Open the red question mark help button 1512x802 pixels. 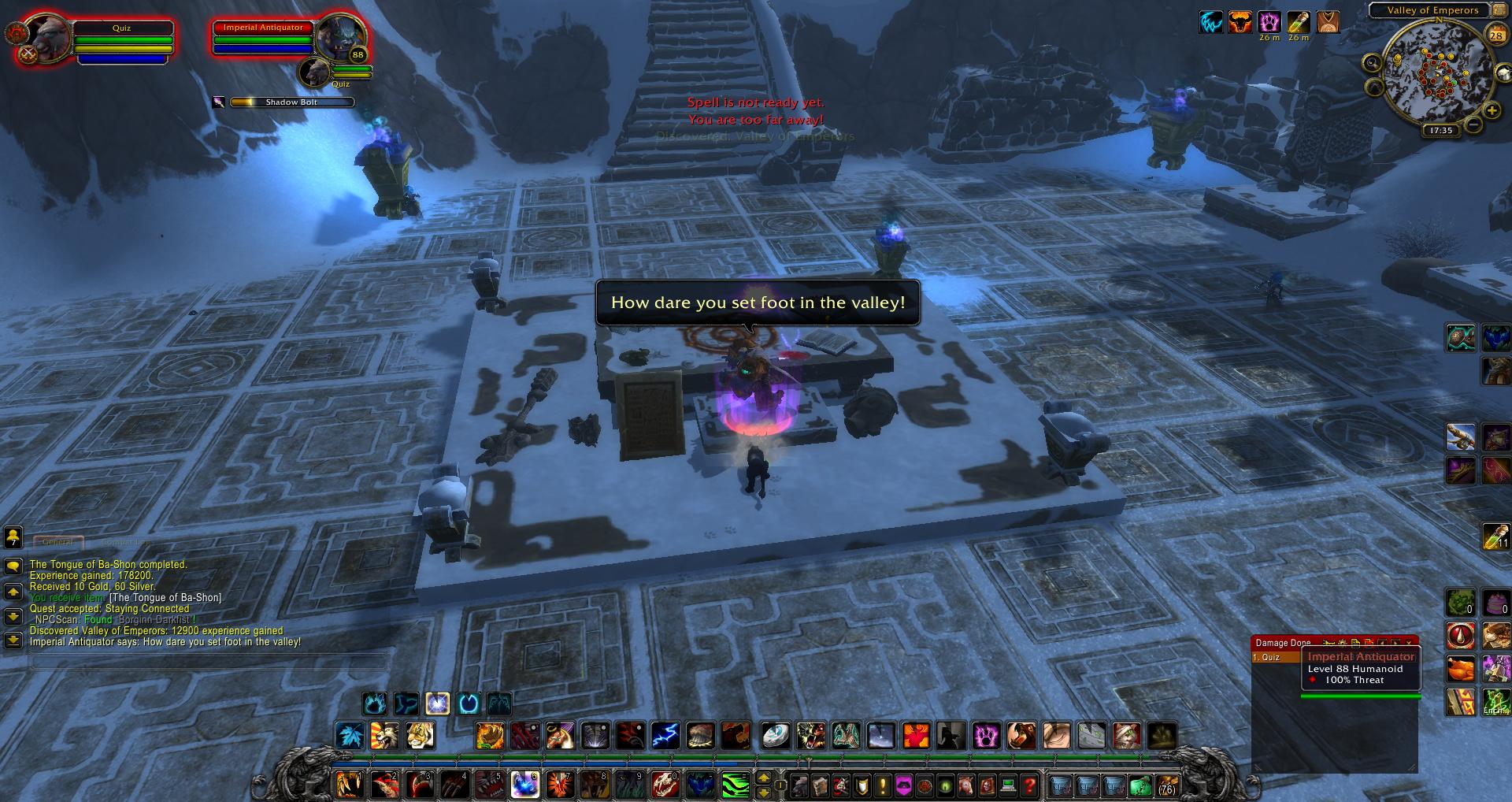(x=1029, y=785)
